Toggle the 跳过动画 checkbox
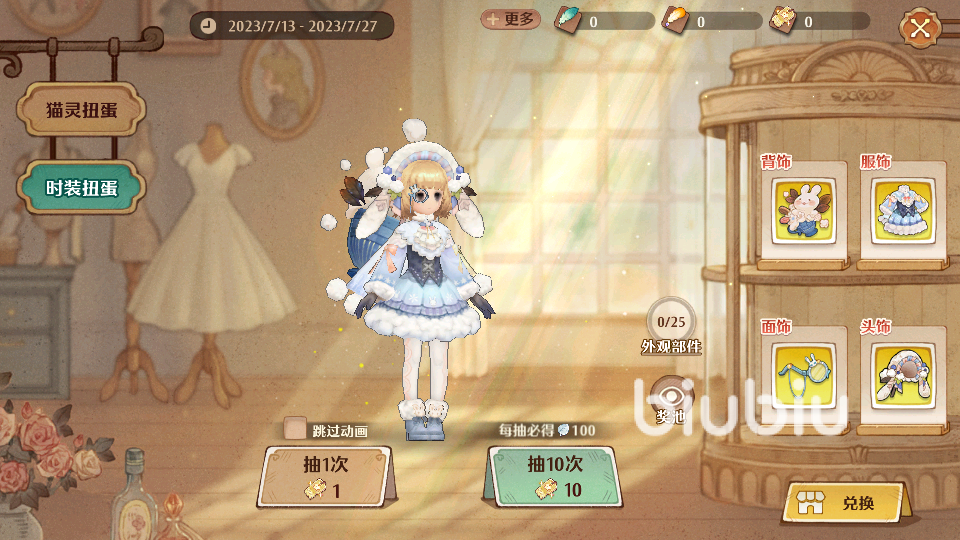The width and height of the screenshot is (960, 540). coord(295,430)
